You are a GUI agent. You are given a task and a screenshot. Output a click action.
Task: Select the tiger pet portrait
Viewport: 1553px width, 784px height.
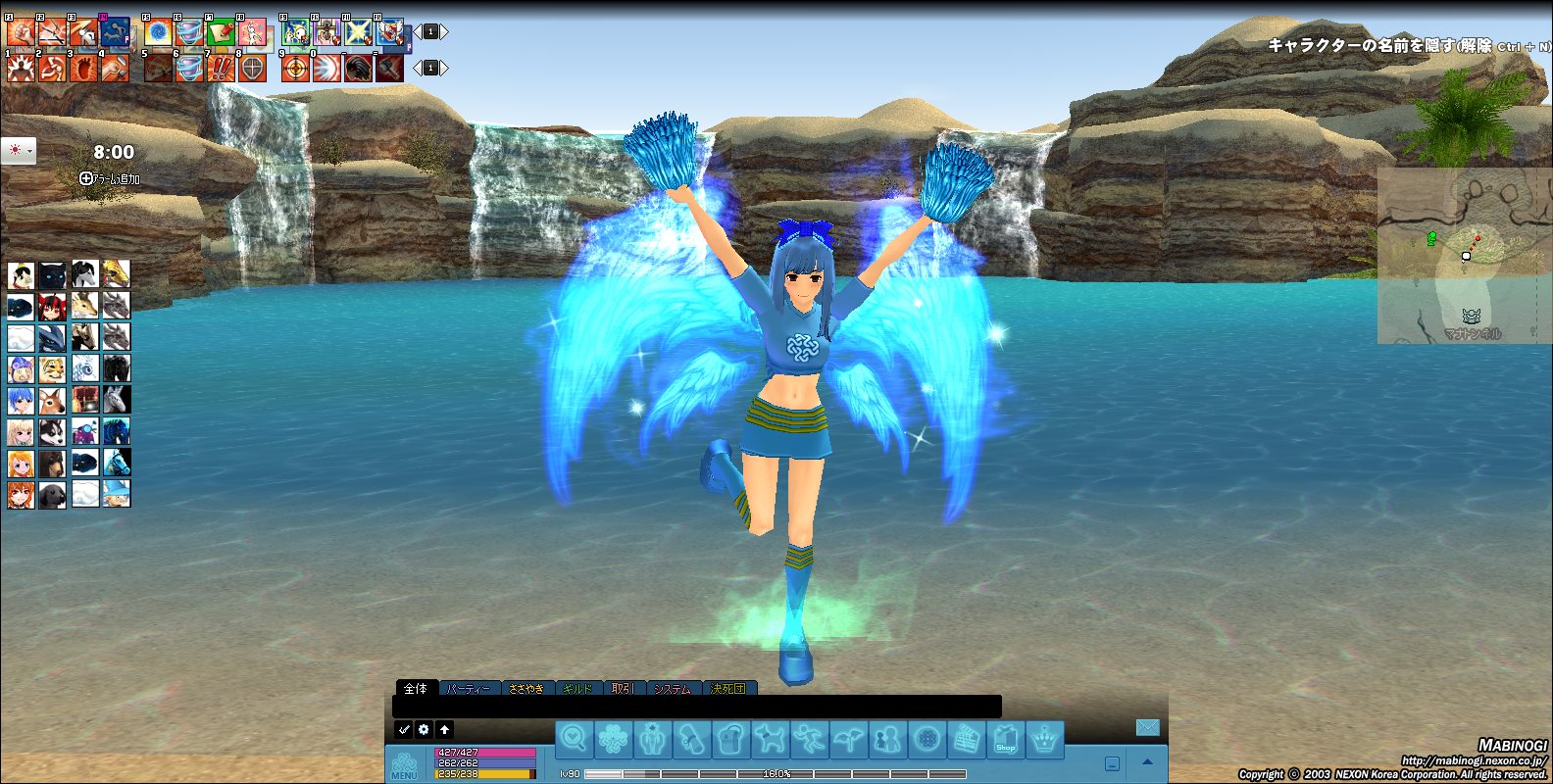coord(52,369)
